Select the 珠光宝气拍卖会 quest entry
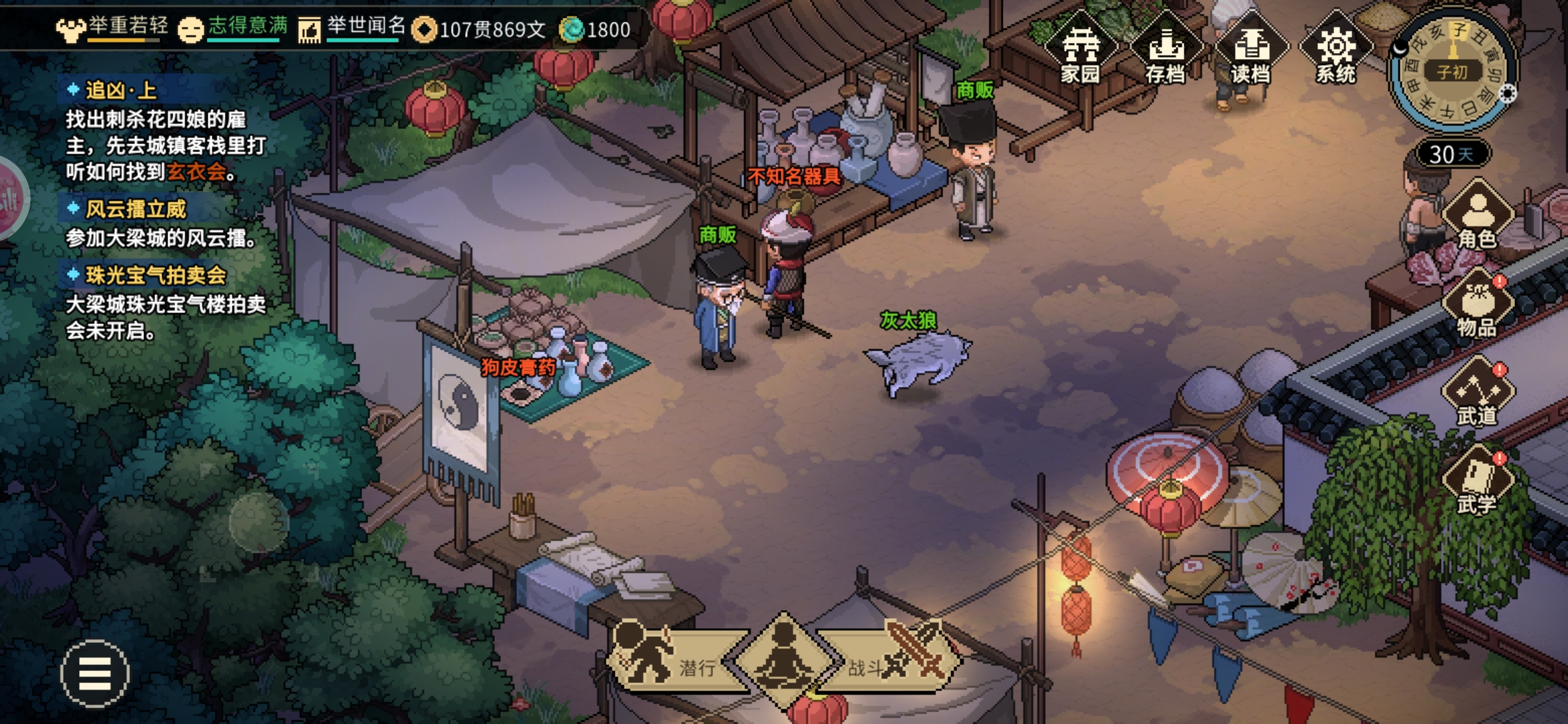This screenshot has height=724, width=1568. (155, 275)
